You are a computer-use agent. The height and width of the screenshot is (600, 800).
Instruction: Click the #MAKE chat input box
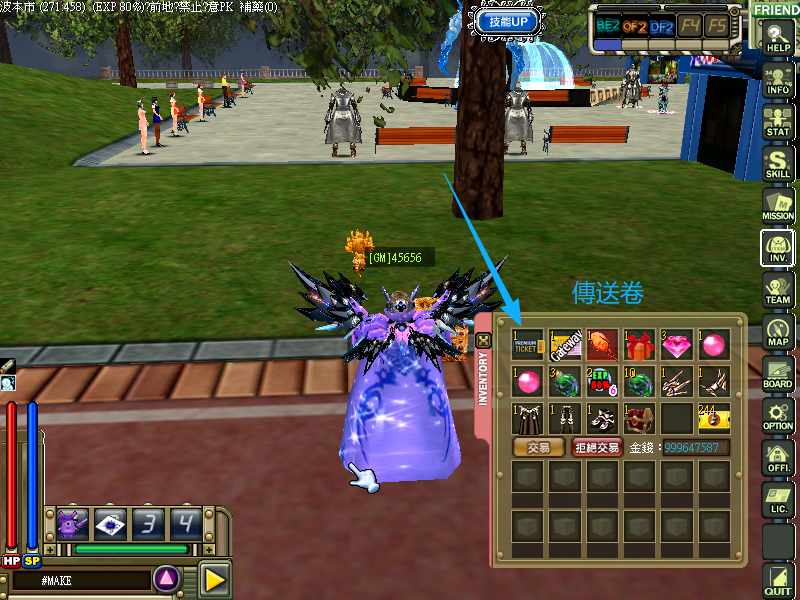tap(78, 580)
